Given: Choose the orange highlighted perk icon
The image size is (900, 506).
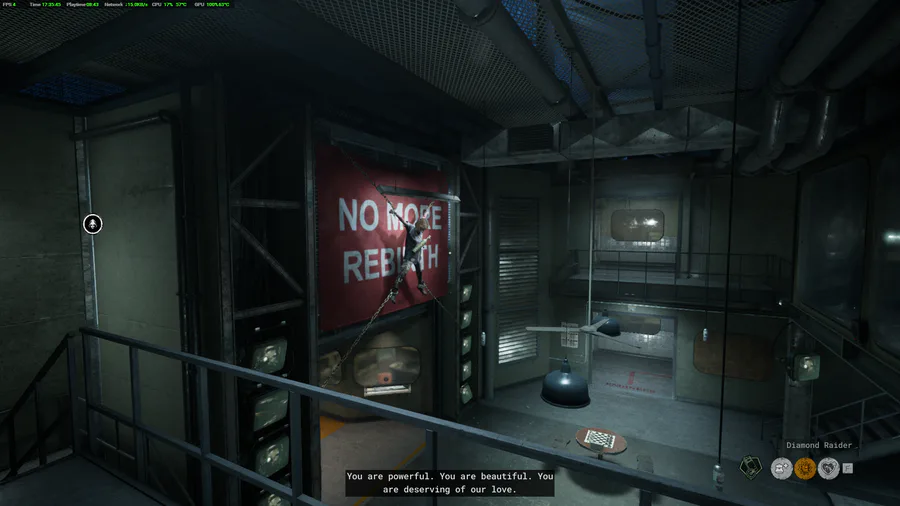Looking at the screenshot, I should (x=805, y=466).
